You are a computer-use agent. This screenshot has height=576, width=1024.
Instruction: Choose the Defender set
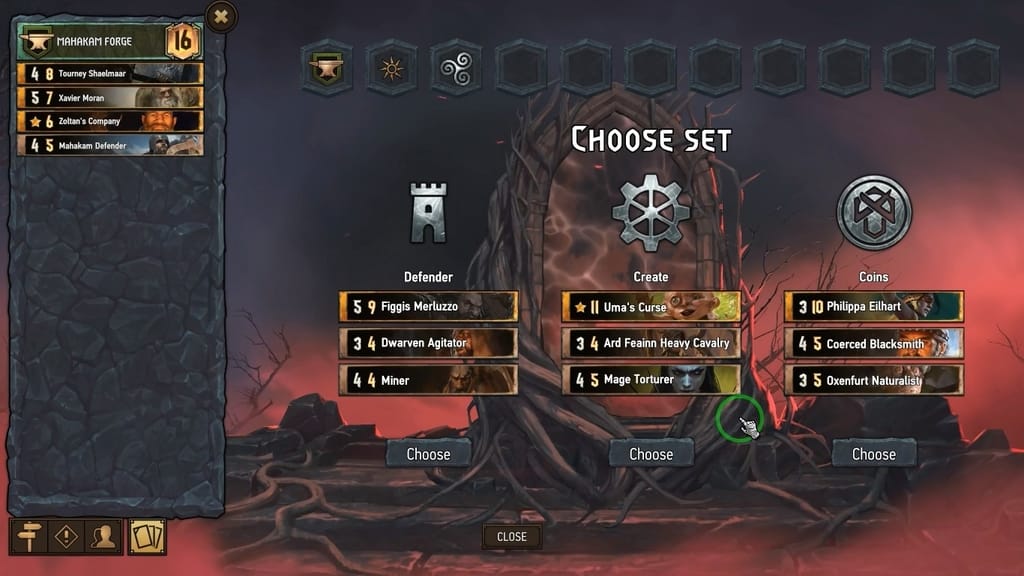(x=428, y=454)
